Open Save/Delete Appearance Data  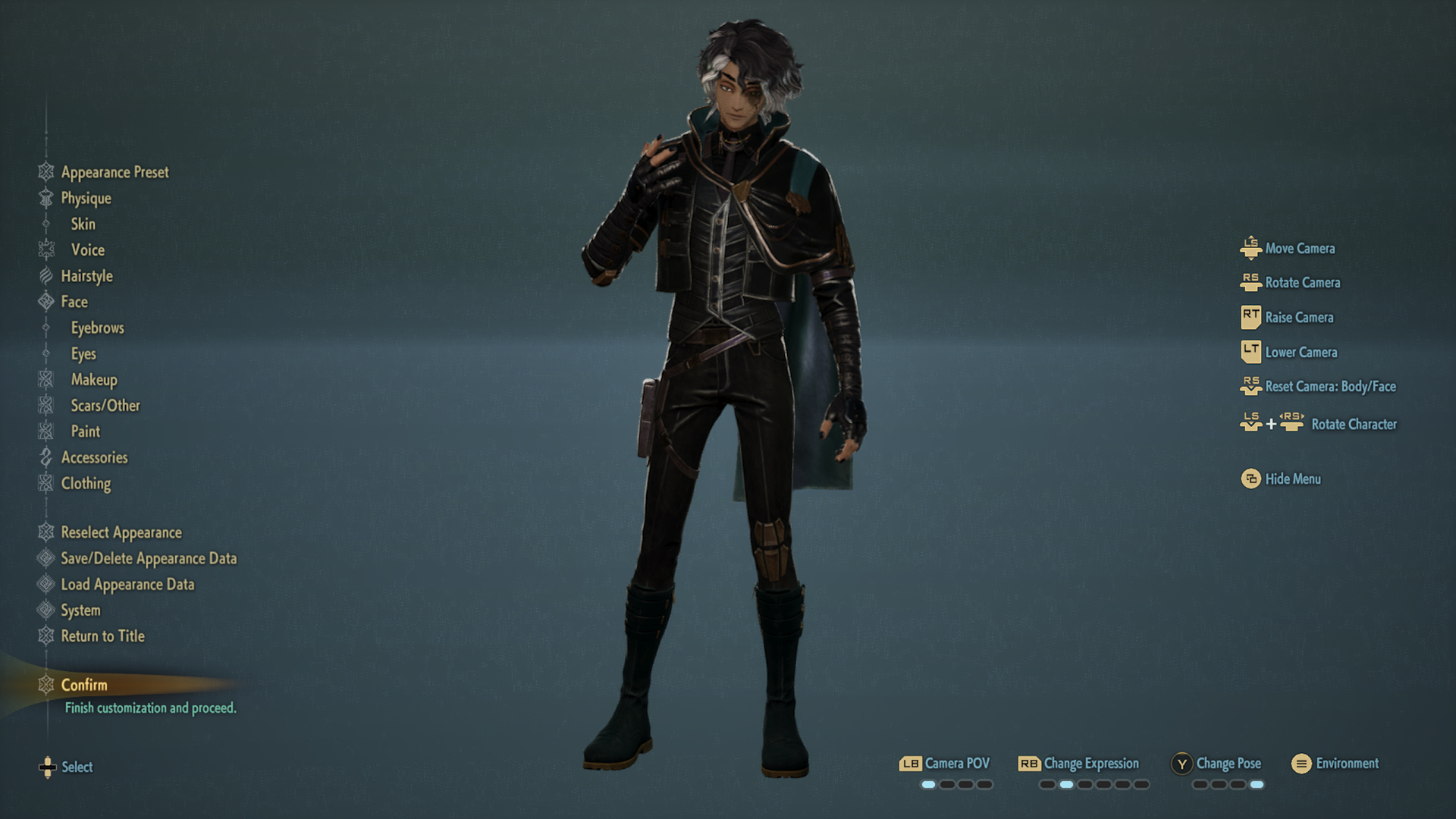click(149, 559)
